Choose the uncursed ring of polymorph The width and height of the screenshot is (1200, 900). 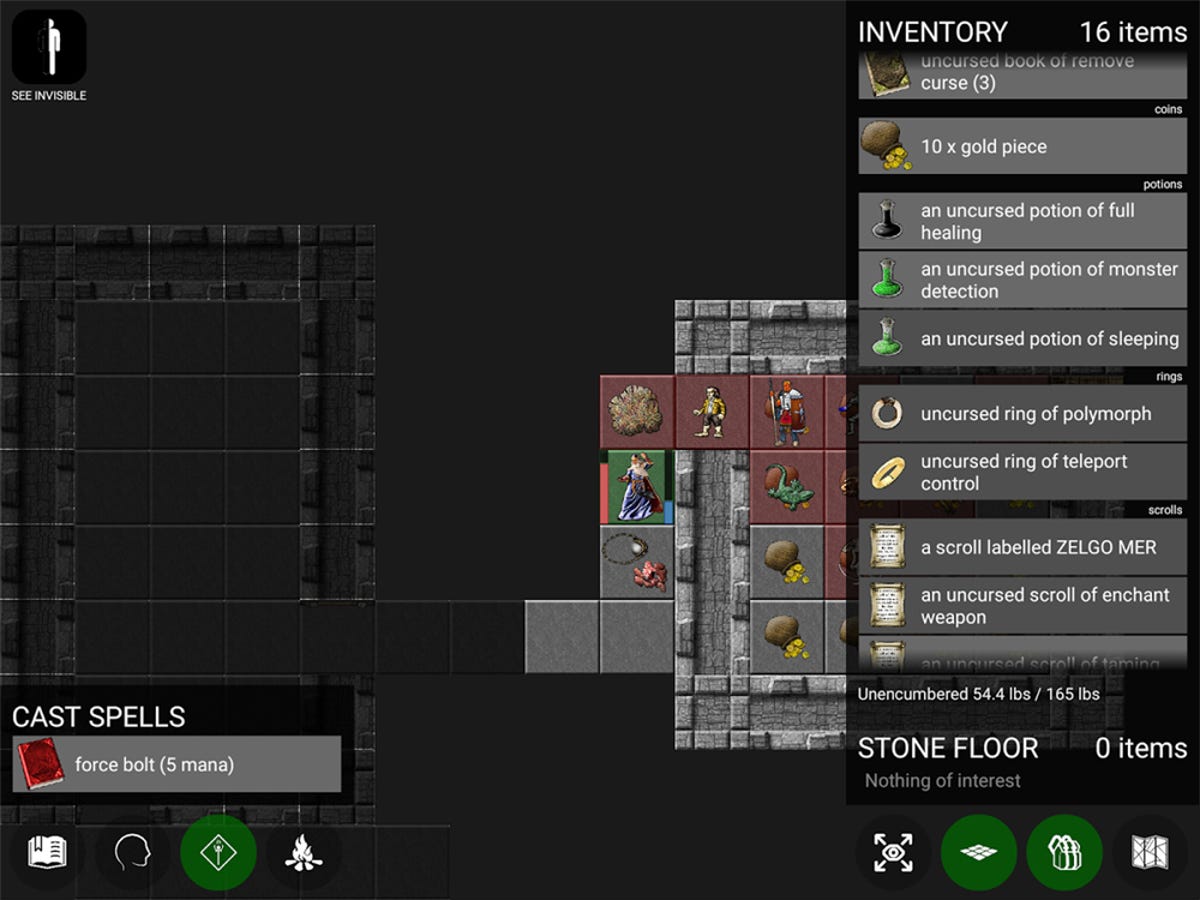pos(1022,414)
